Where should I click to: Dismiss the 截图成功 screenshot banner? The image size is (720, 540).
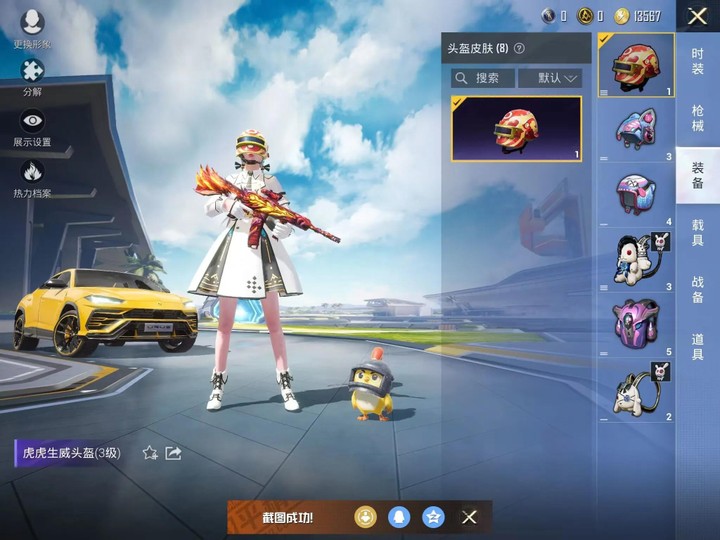(469, 517)
